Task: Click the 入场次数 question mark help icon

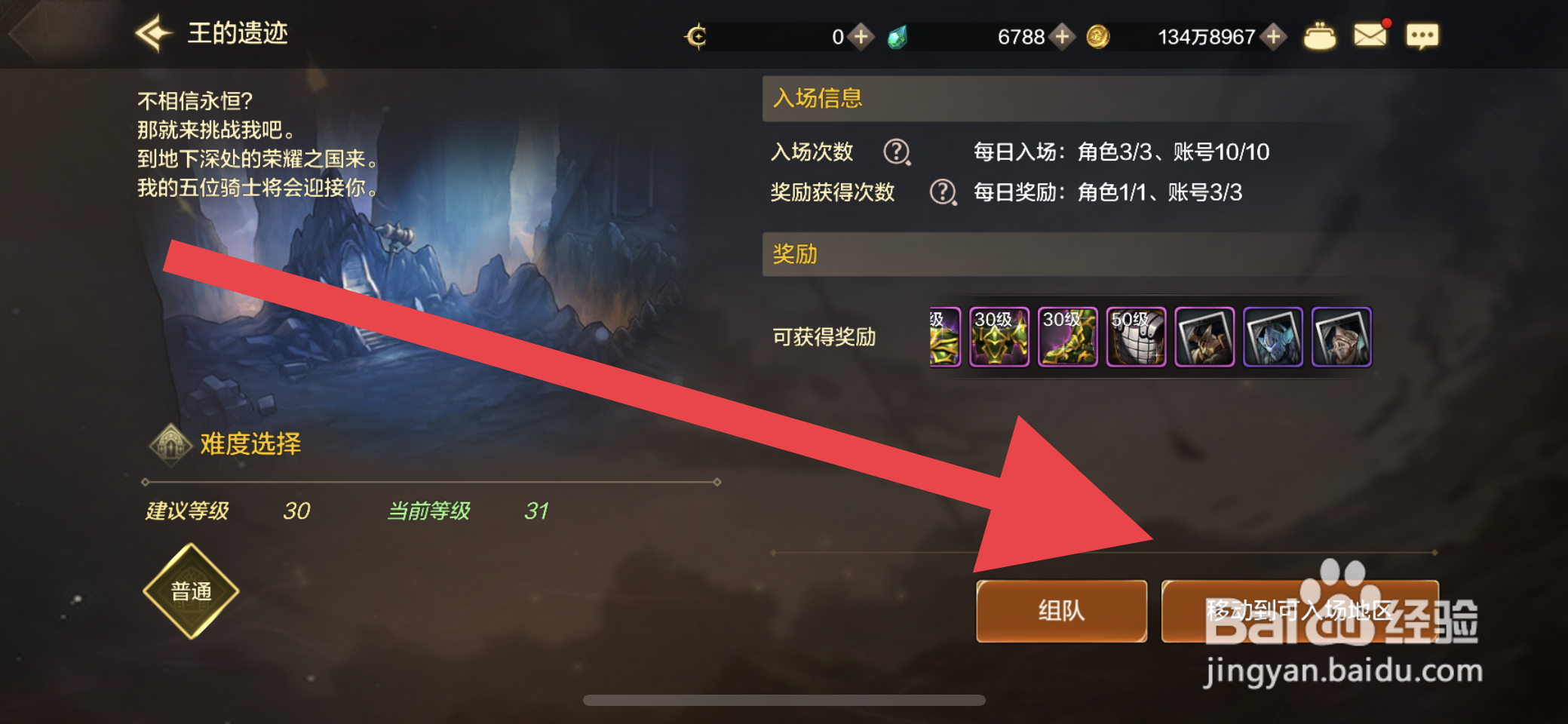Action: pos(896,155)
